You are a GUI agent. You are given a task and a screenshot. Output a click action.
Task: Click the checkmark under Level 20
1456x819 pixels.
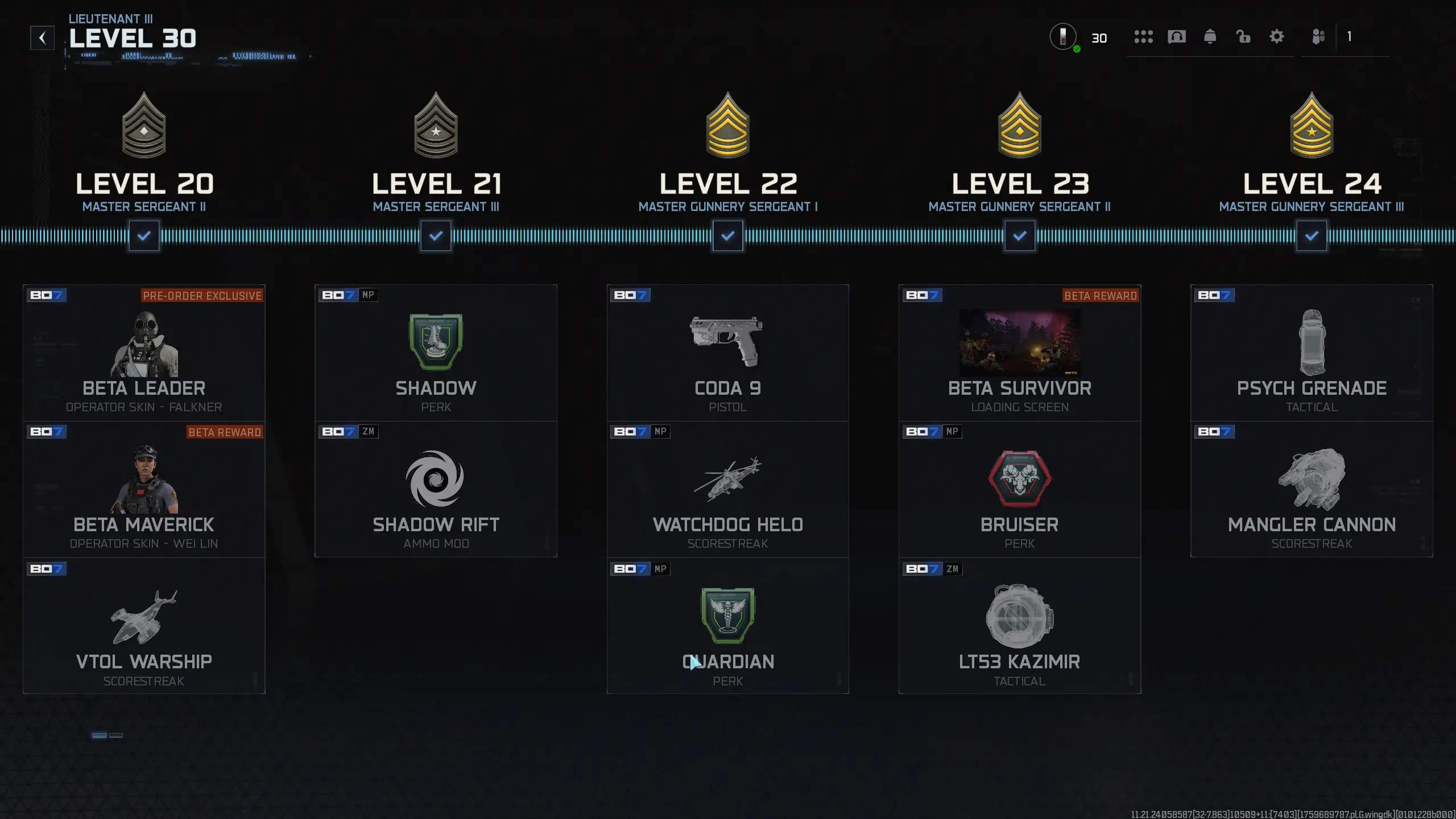click(x=144, y=235)
